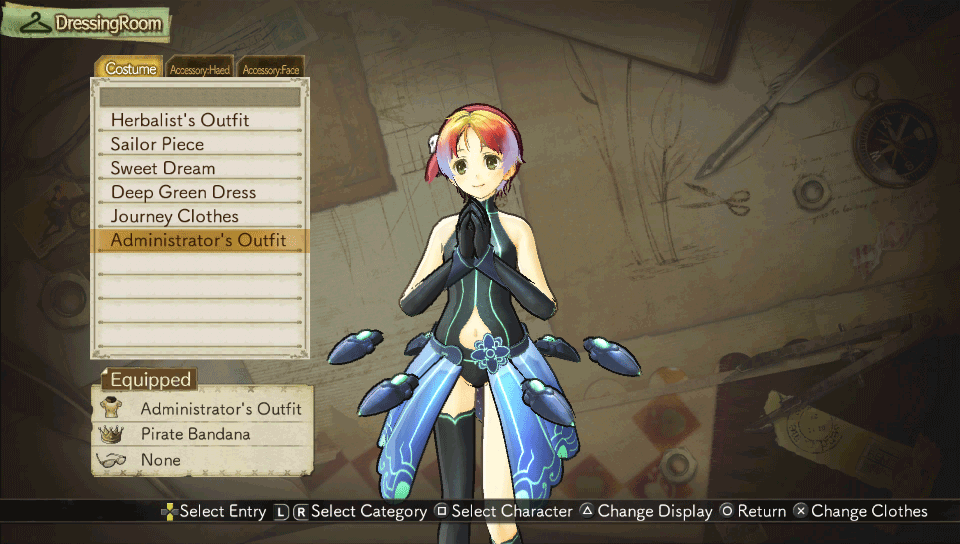Open the Accessory:Face tab
960x544 pixels.
tap(271, 69)
